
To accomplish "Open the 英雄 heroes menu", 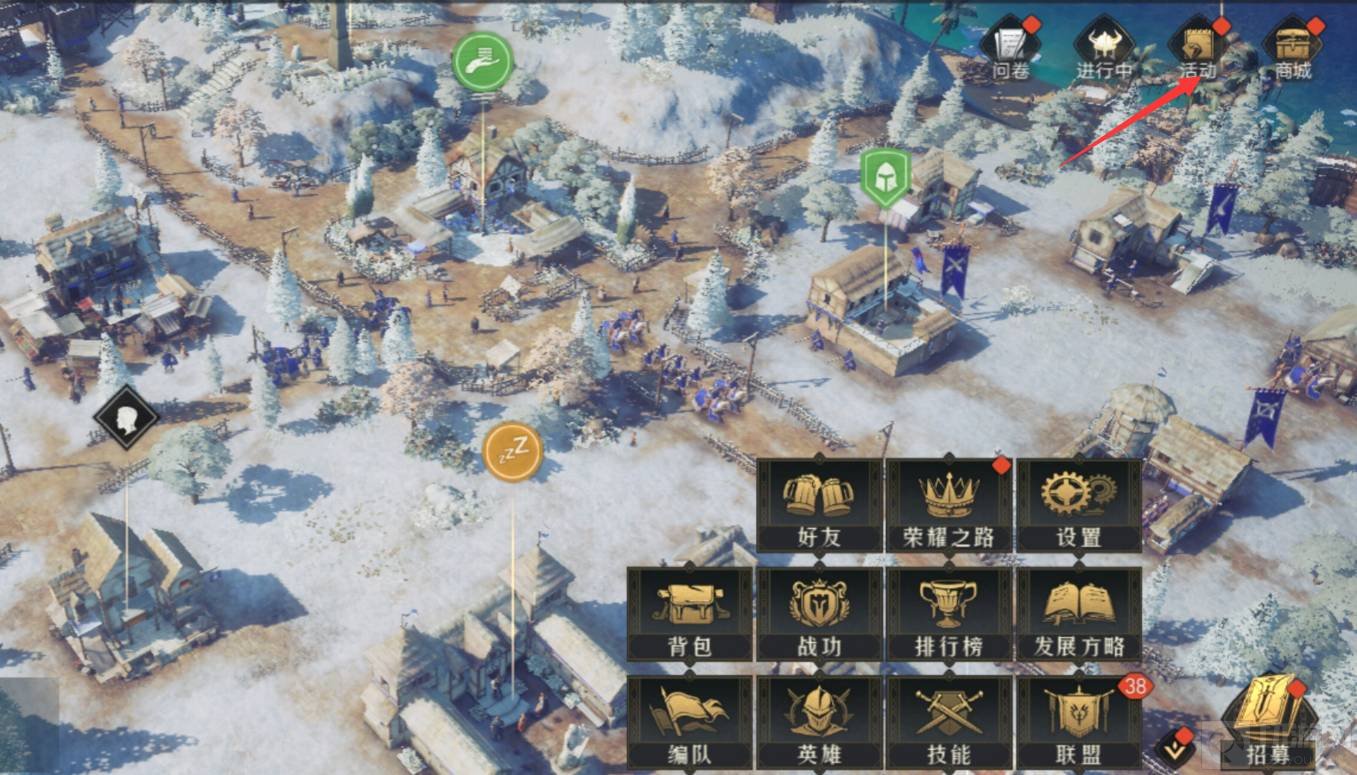I will click(x=819, y=721).
